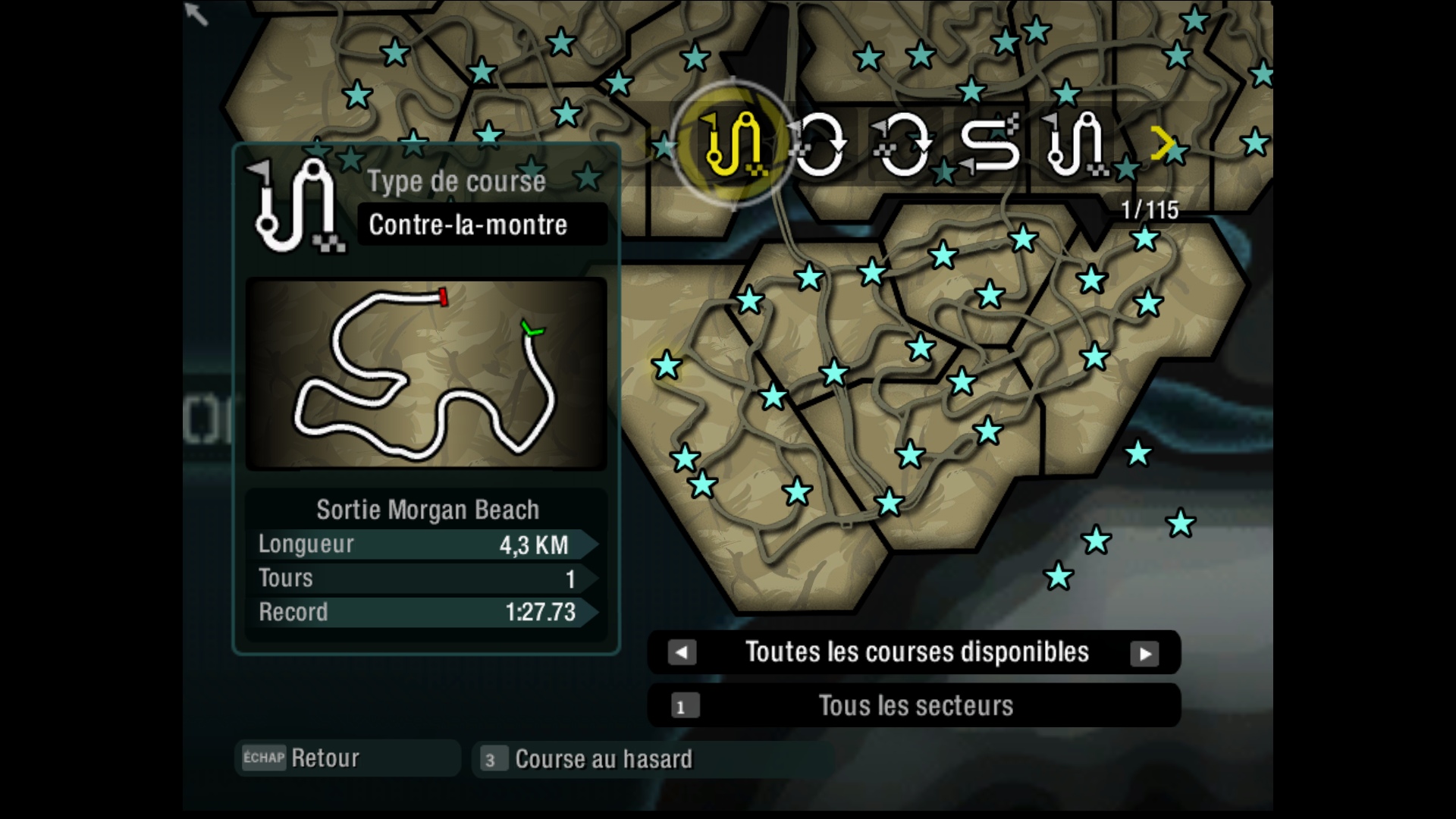Click the Sortie Morgan Beach track preview
The width and height of the screenshot is (1456, 819).
click(426, 375)
